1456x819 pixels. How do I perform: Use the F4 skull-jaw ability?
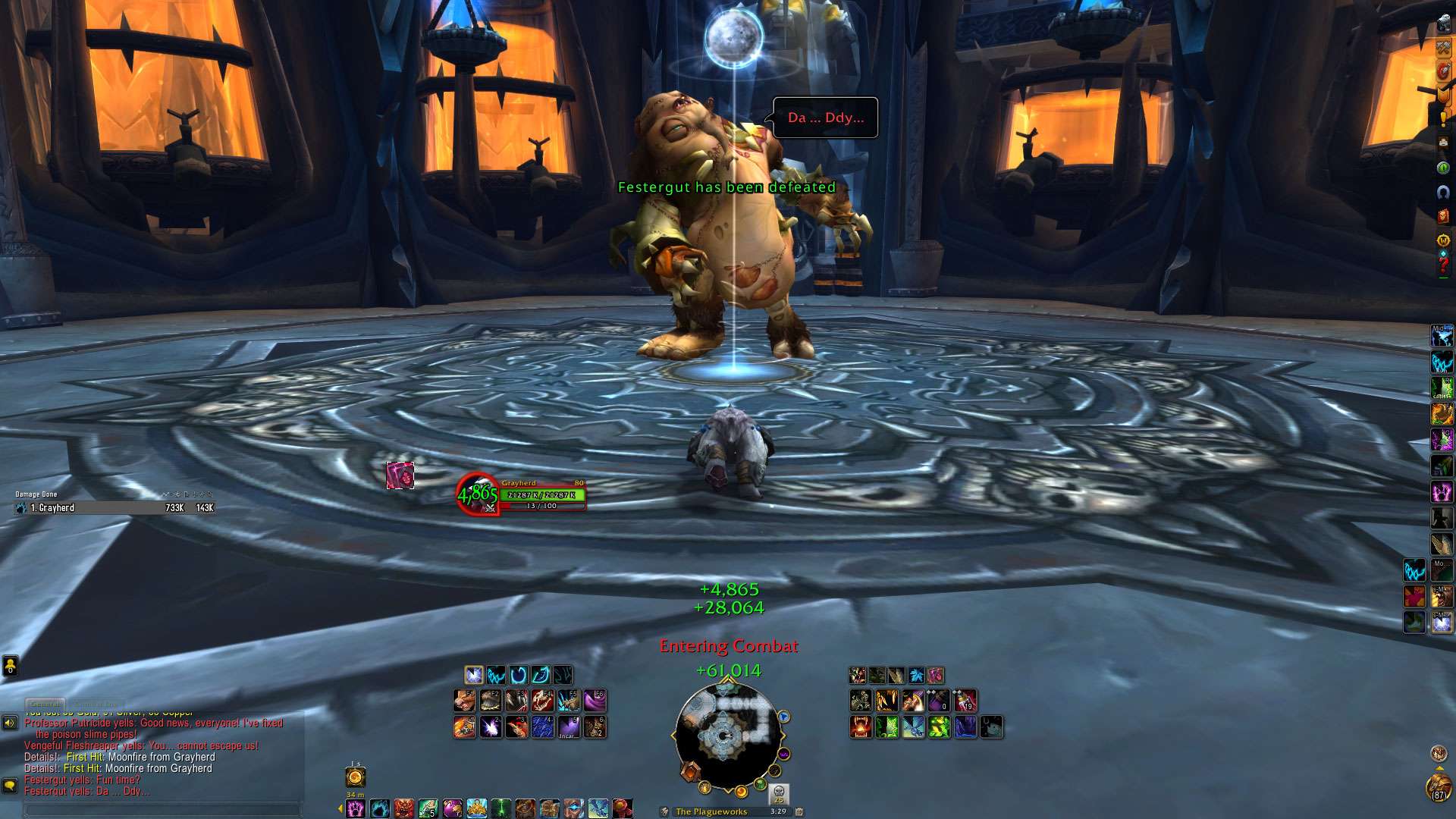pyautogui.click(x=542, y=701)
